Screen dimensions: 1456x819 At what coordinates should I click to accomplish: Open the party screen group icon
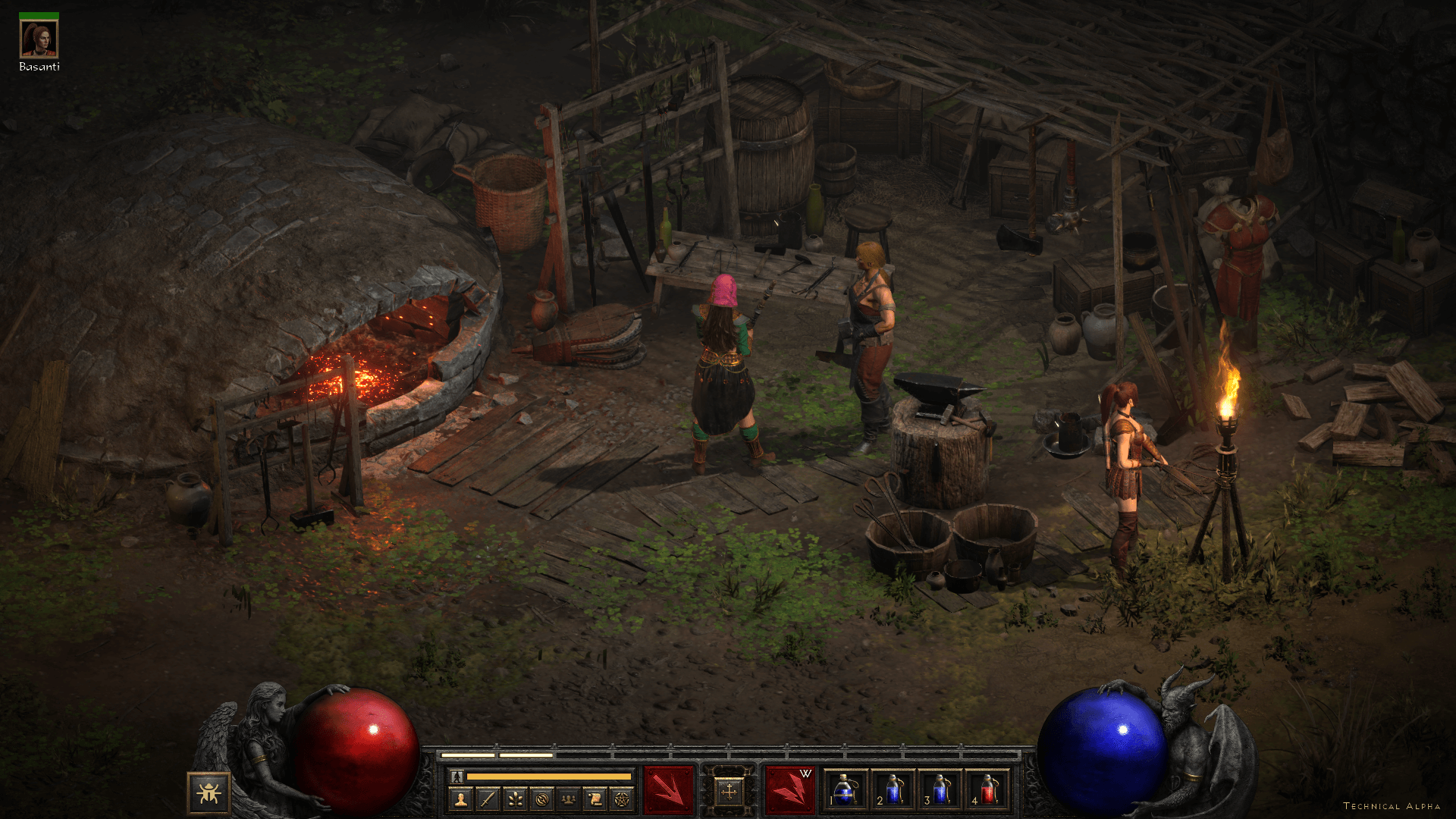click(x=569, y=799)
